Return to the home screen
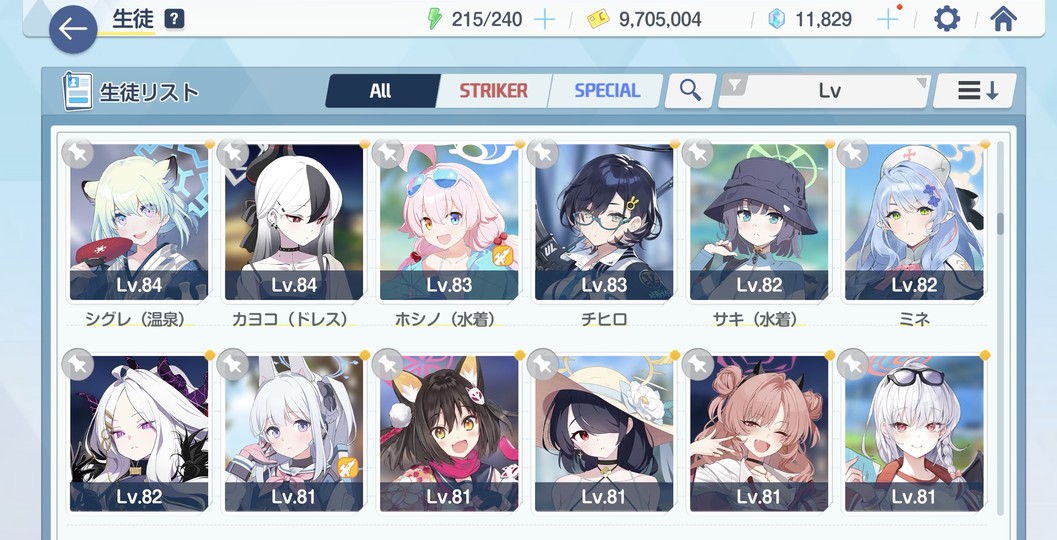This screenshot has width=1057, height=540. tap(1003, 19)
